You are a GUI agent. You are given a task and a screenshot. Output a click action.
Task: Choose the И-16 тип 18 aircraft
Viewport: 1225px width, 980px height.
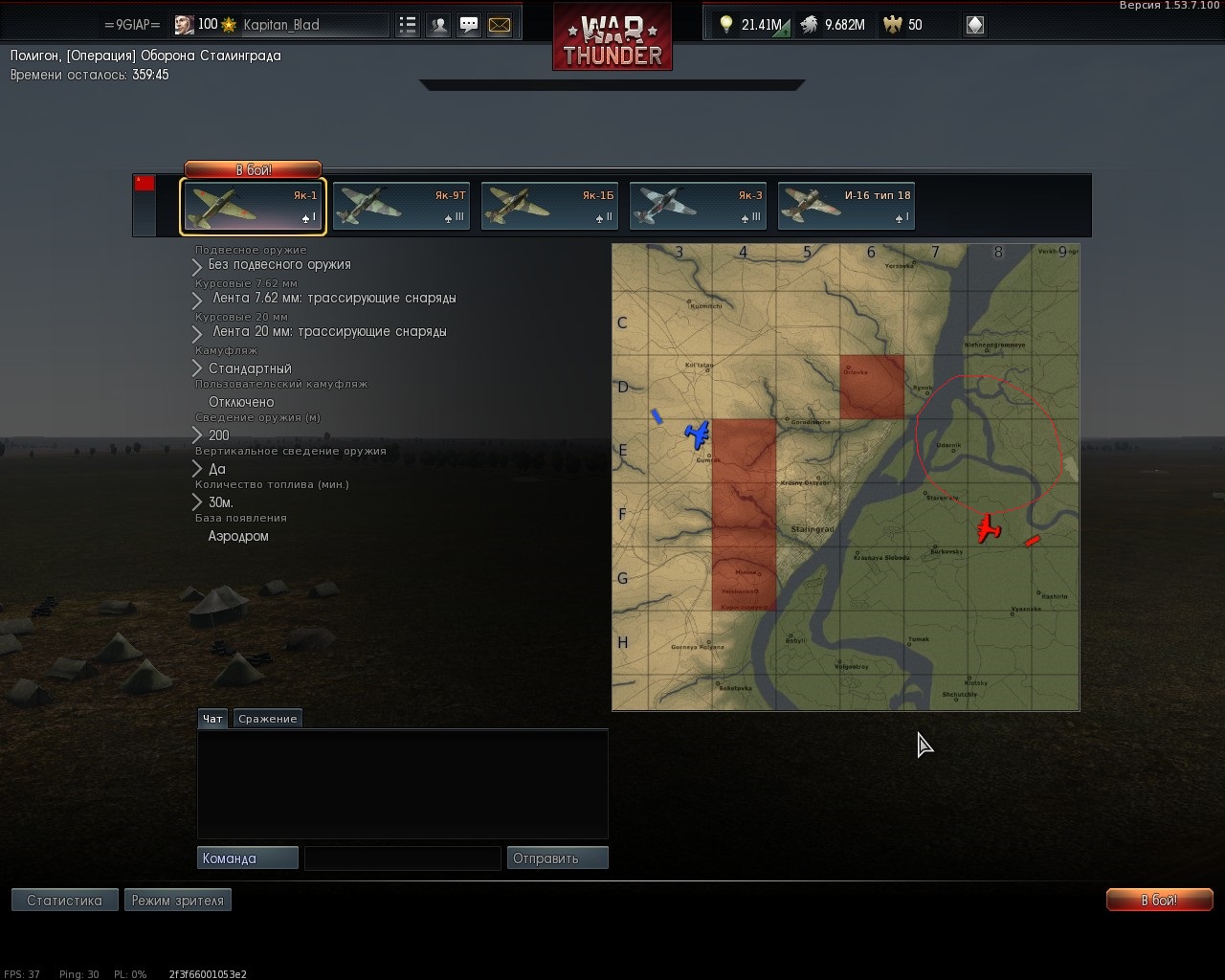coord(846,207)
